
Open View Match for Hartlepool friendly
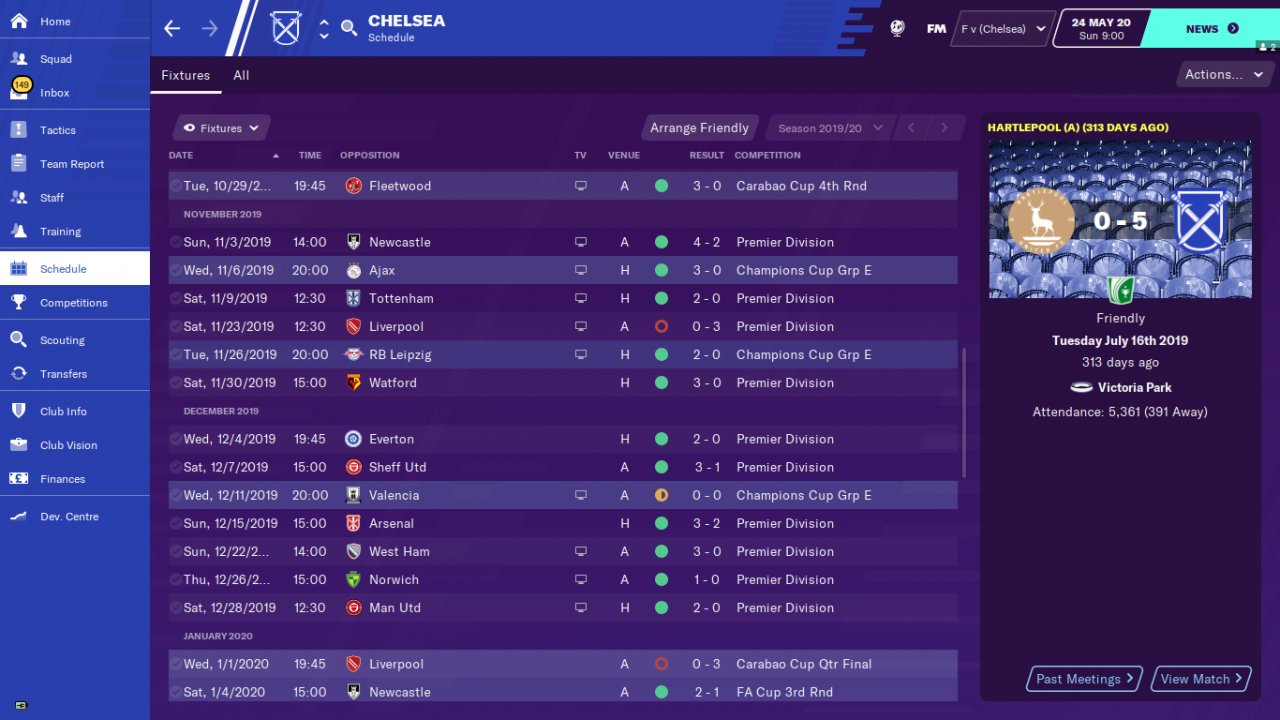pyautogui.click(x=1201, y=679)
